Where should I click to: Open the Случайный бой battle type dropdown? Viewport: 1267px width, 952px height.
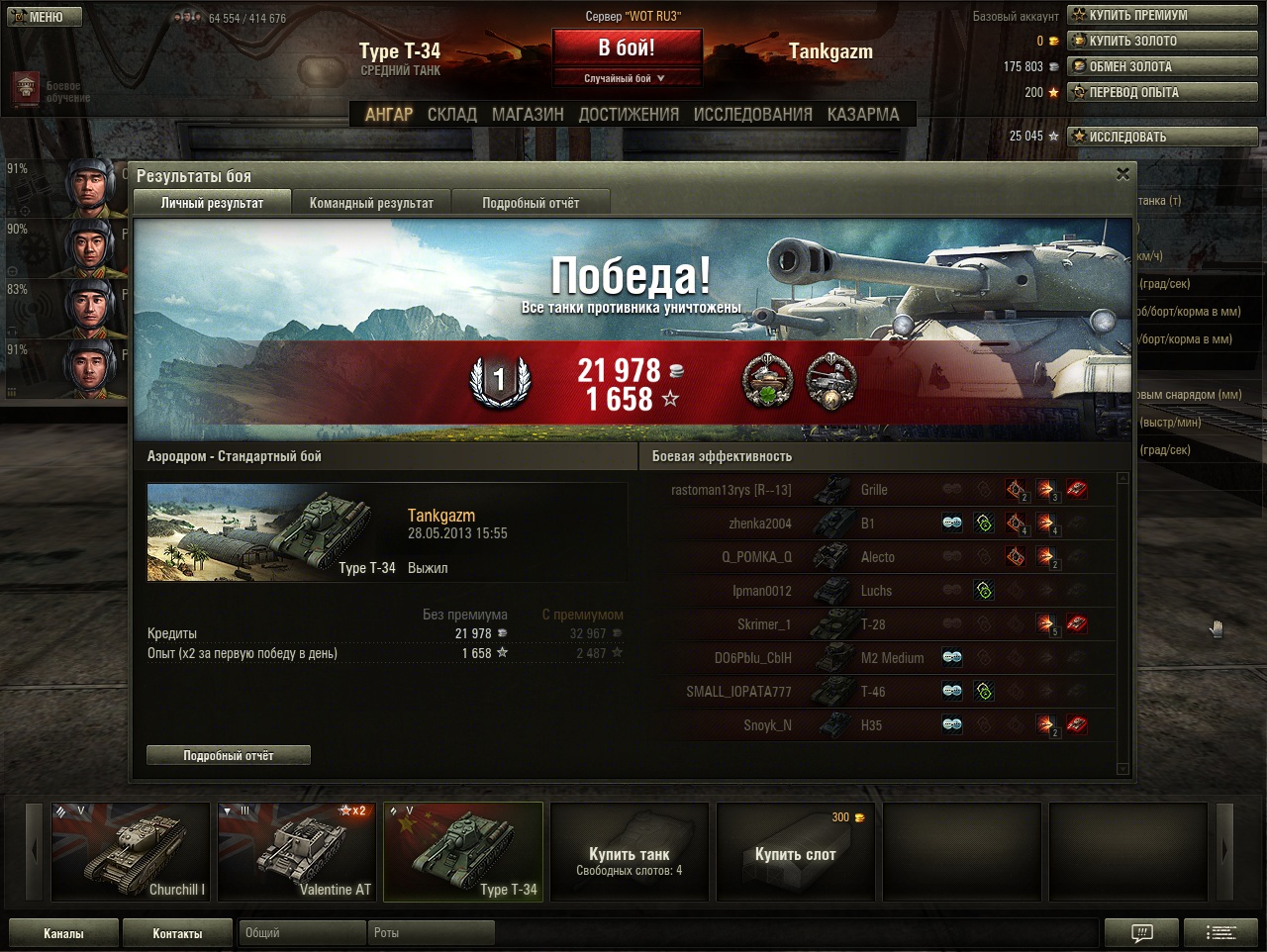(x=626, y=78)
